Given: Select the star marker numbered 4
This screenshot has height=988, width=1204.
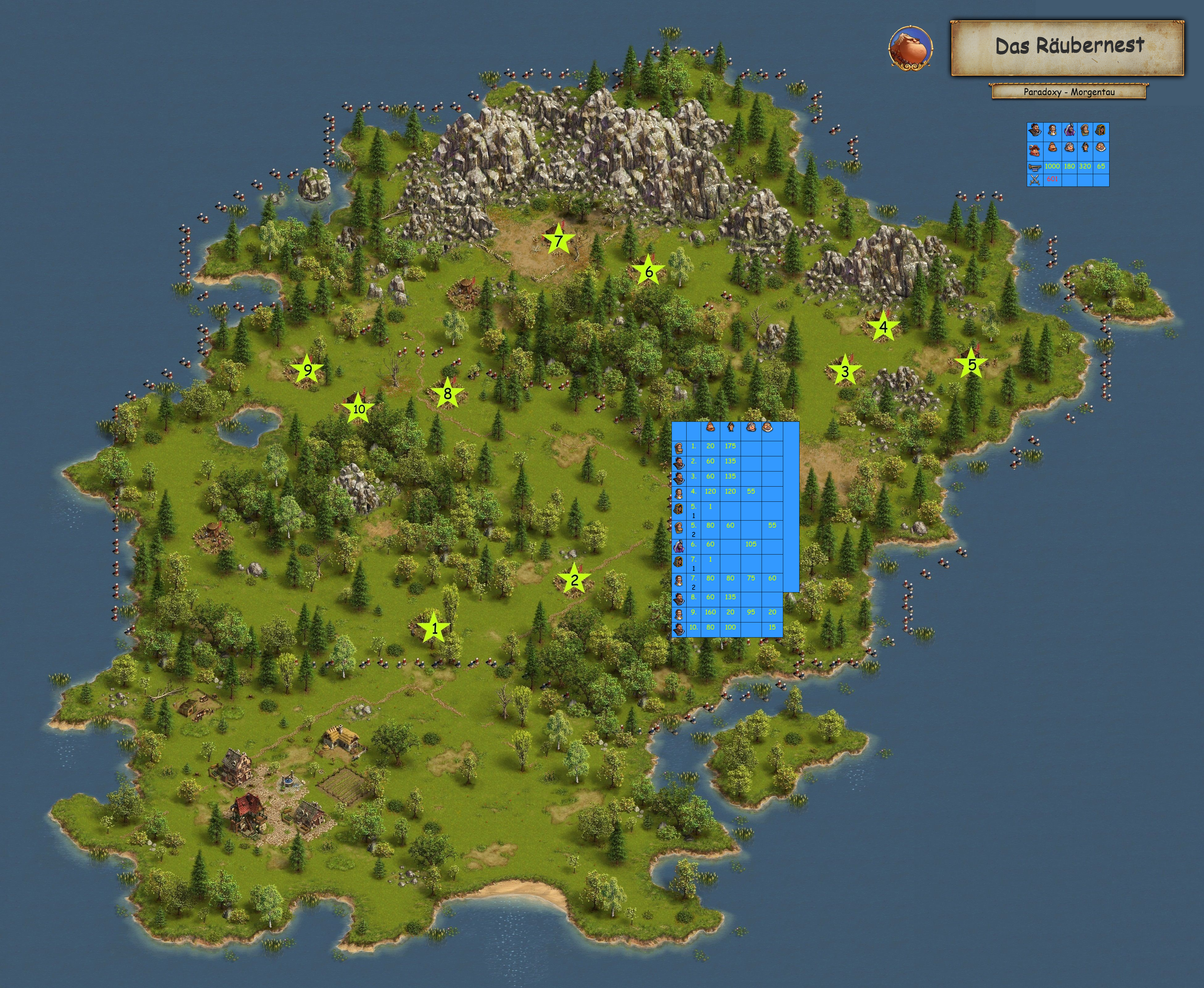Looking at the screenshot, I should [x=883, y=327].
